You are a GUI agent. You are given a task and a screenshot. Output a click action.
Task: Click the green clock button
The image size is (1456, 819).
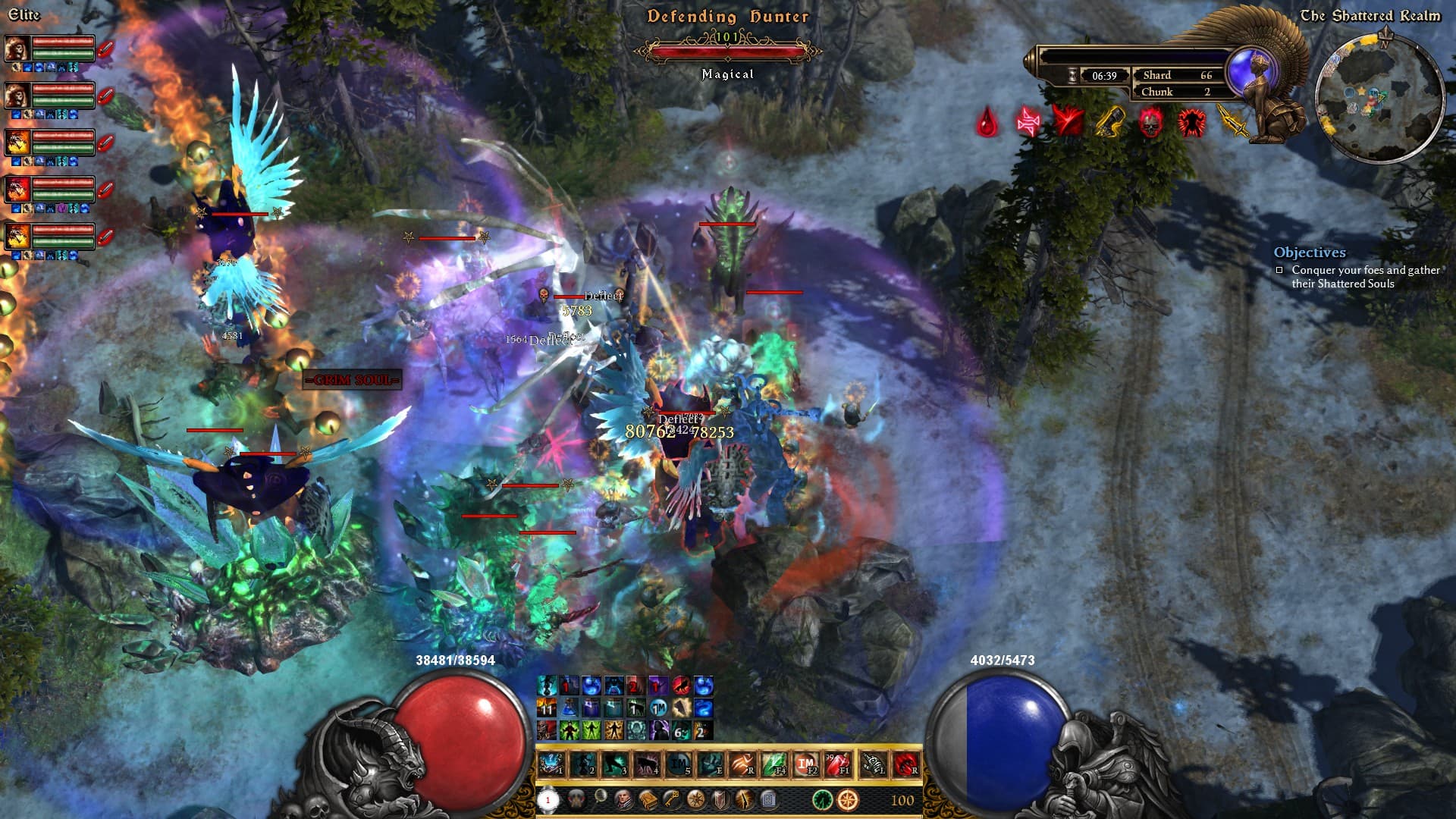(x=823, y=799)
